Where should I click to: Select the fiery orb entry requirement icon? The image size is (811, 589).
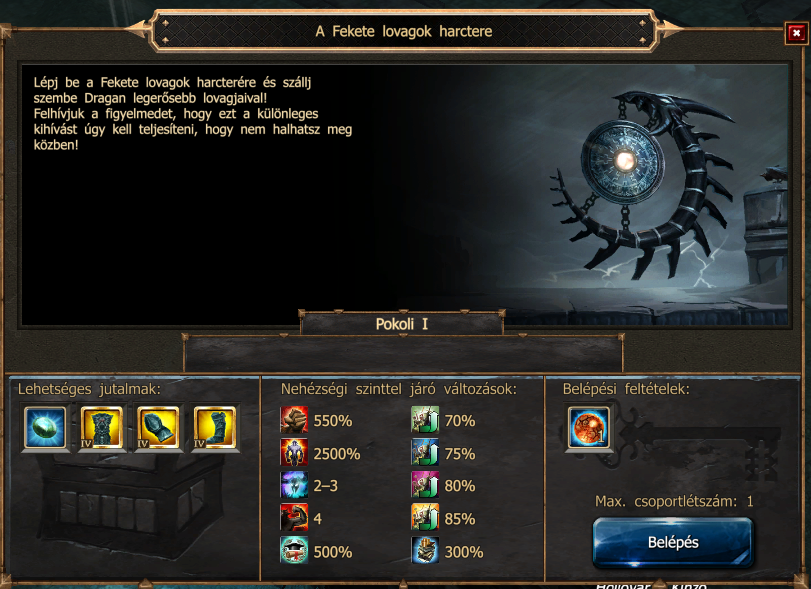coord(589,428)
